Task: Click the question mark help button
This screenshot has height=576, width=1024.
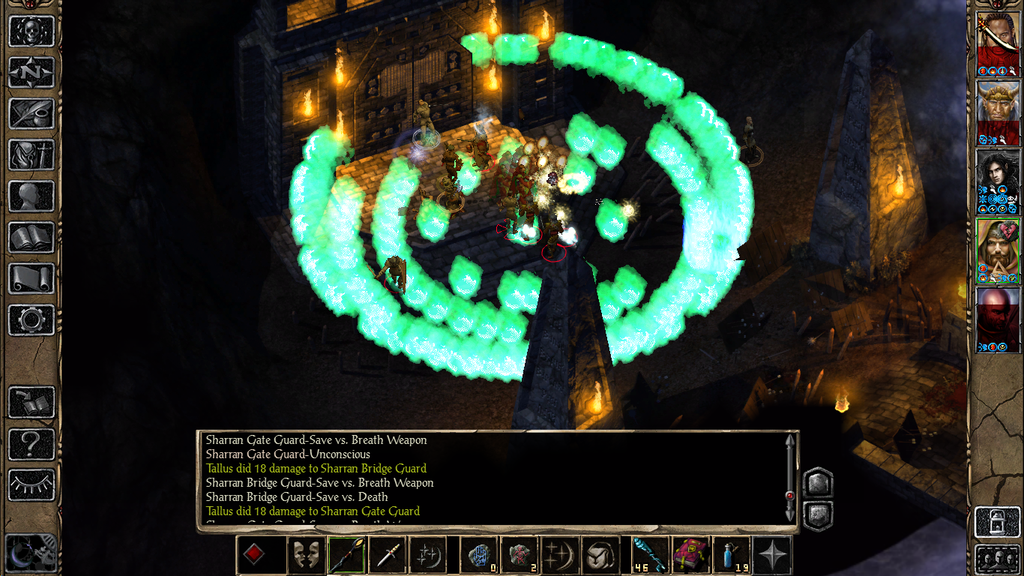Action: point(31,443)
